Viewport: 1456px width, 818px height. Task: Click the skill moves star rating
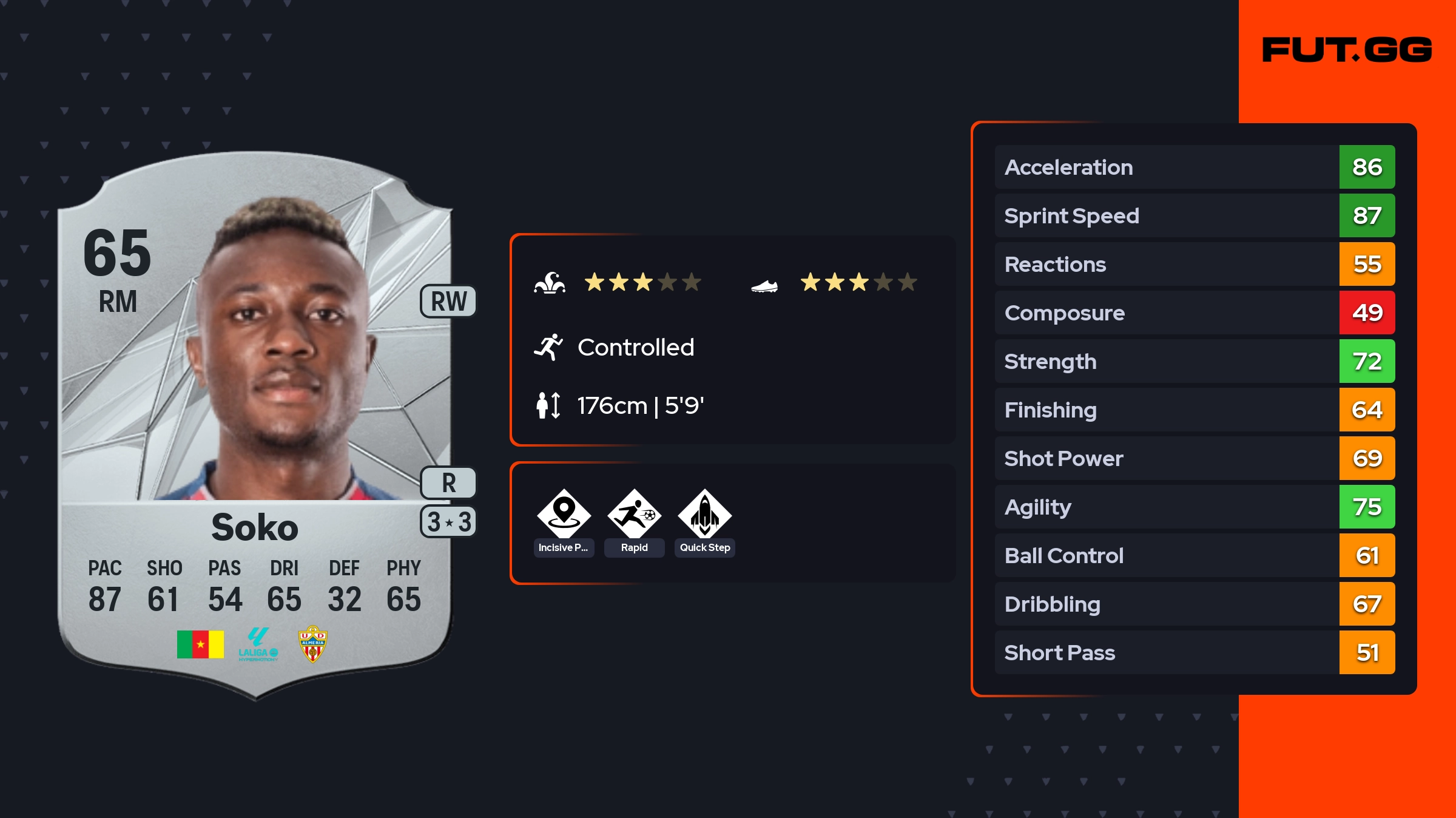(x=642, y=282)
